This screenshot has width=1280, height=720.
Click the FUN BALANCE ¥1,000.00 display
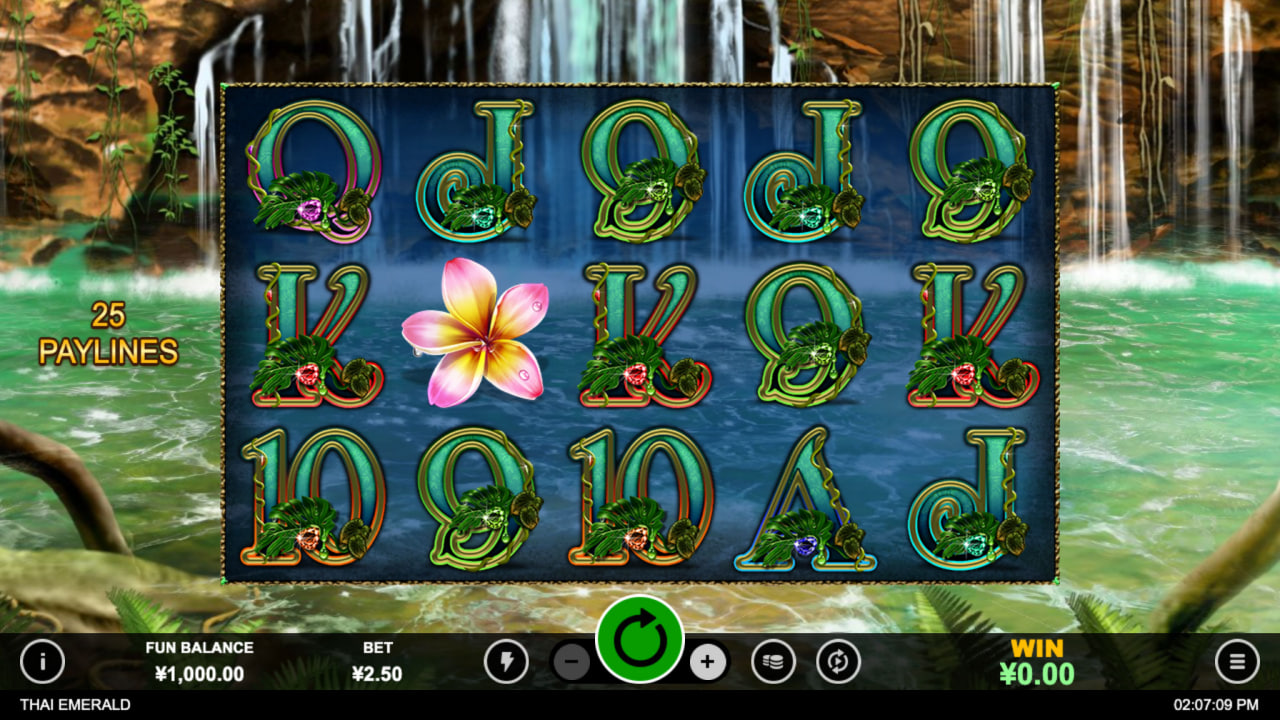coord(200,662)
